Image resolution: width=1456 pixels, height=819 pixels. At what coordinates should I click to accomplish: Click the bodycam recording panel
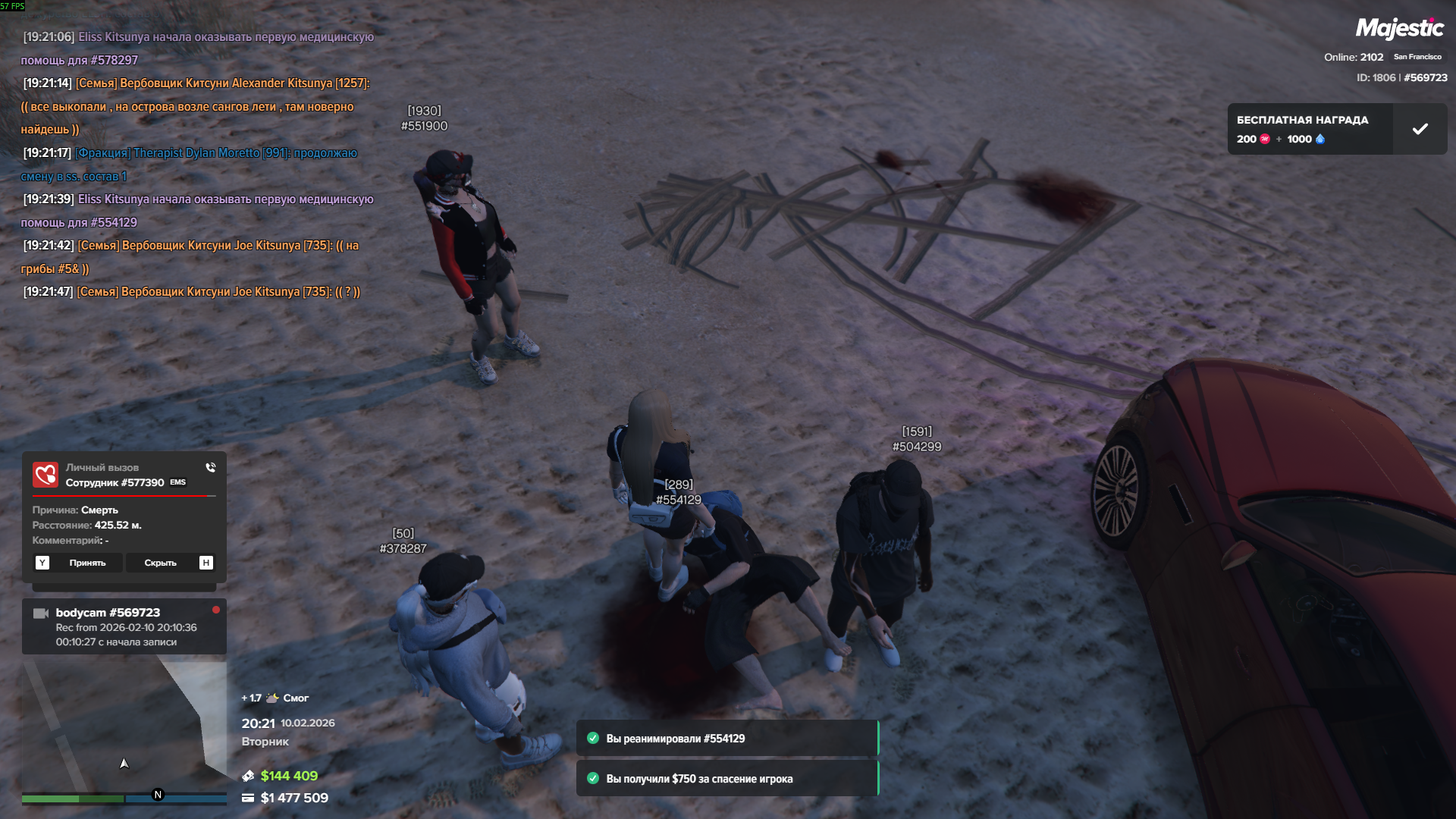pos(124,626)
